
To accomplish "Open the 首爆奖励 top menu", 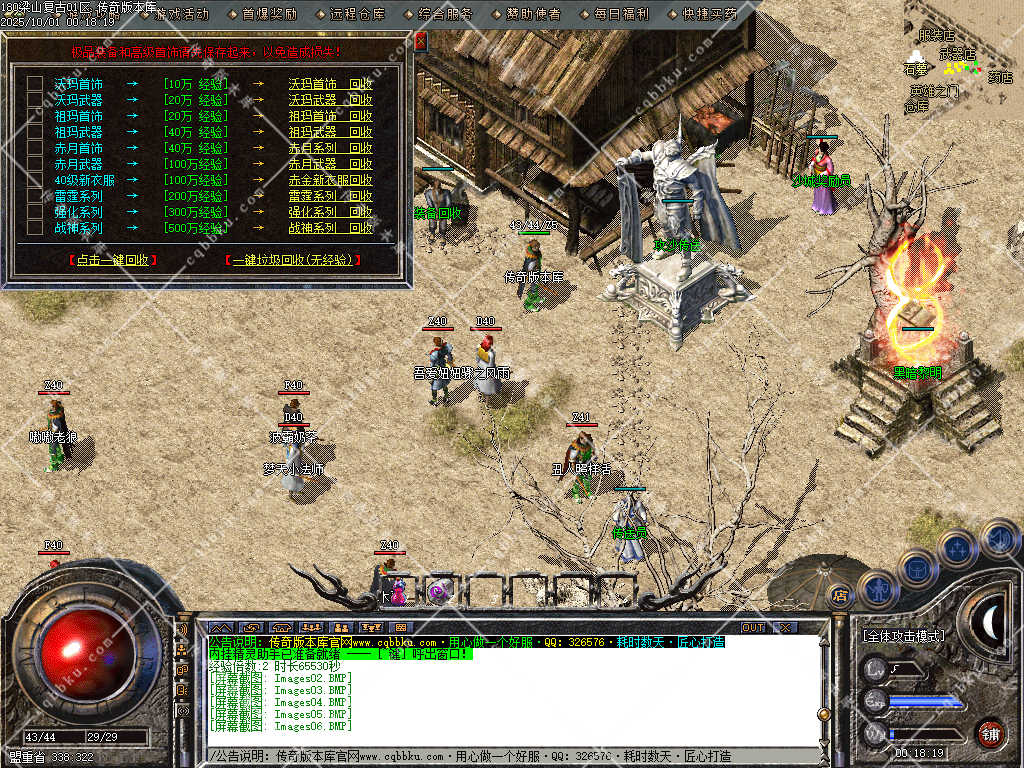I will click(x=269, y=14).
